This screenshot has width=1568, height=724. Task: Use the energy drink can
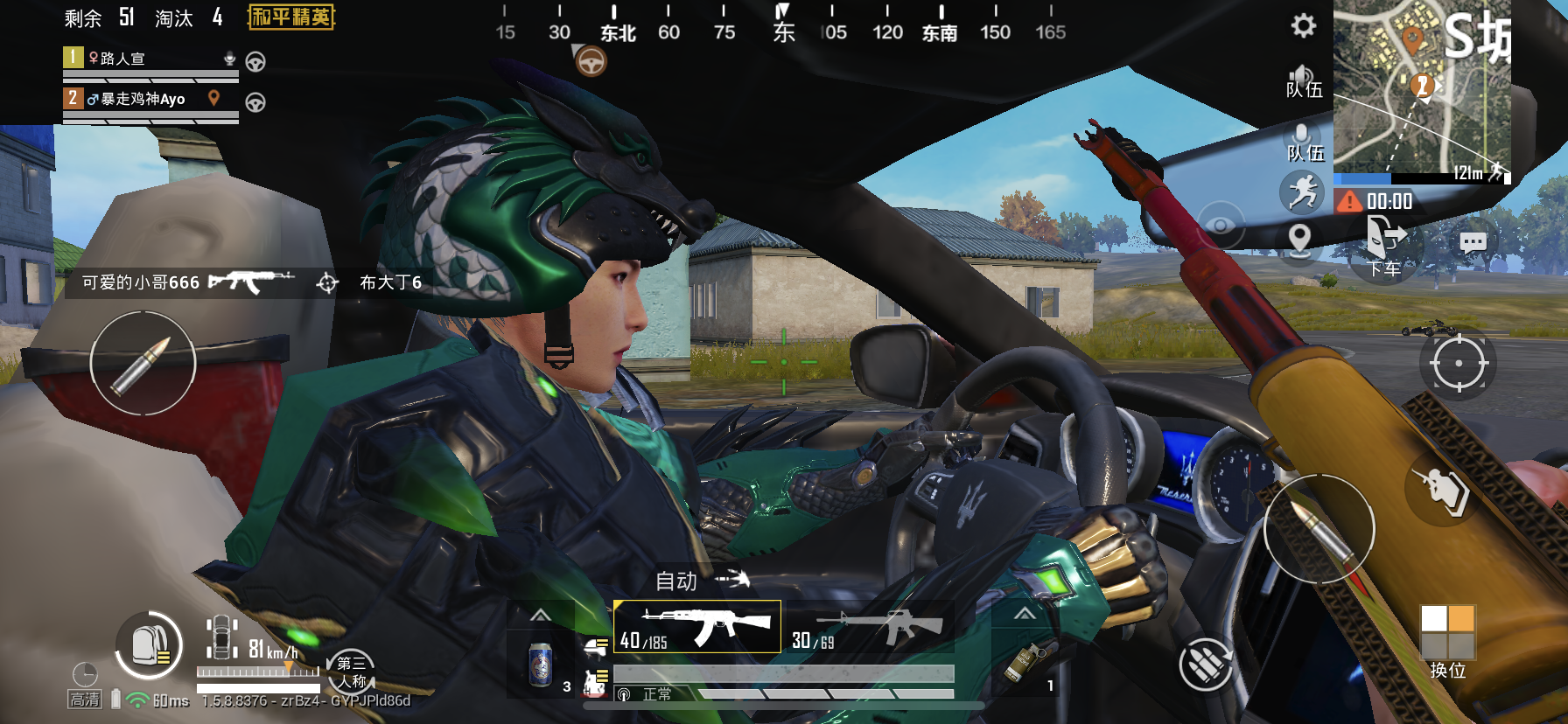542,665
